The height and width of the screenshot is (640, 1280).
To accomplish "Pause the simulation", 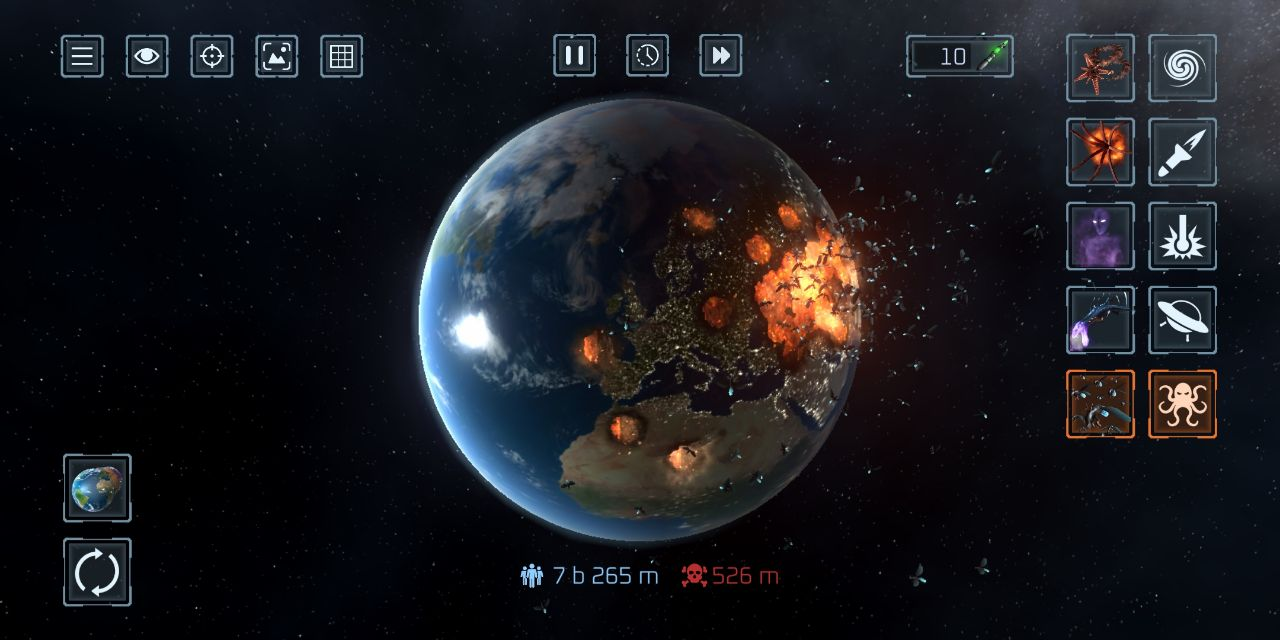I will [575, 55].
